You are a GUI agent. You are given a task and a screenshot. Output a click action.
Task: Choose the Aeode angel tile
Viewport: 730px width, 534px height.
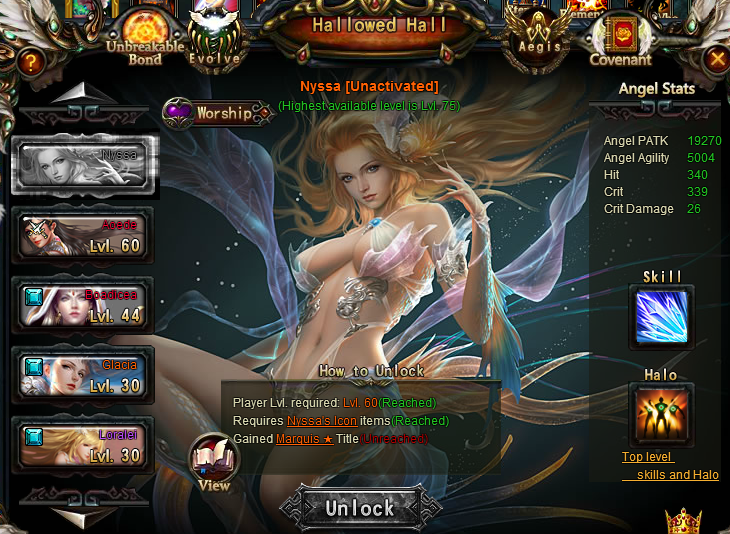click(83, 235)
